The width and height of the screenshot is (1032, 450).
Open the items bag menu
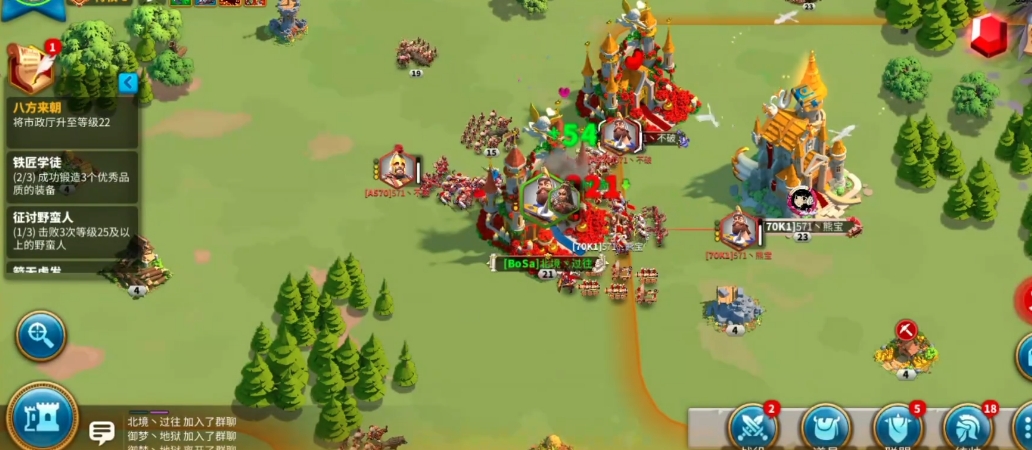pos(826,428)
